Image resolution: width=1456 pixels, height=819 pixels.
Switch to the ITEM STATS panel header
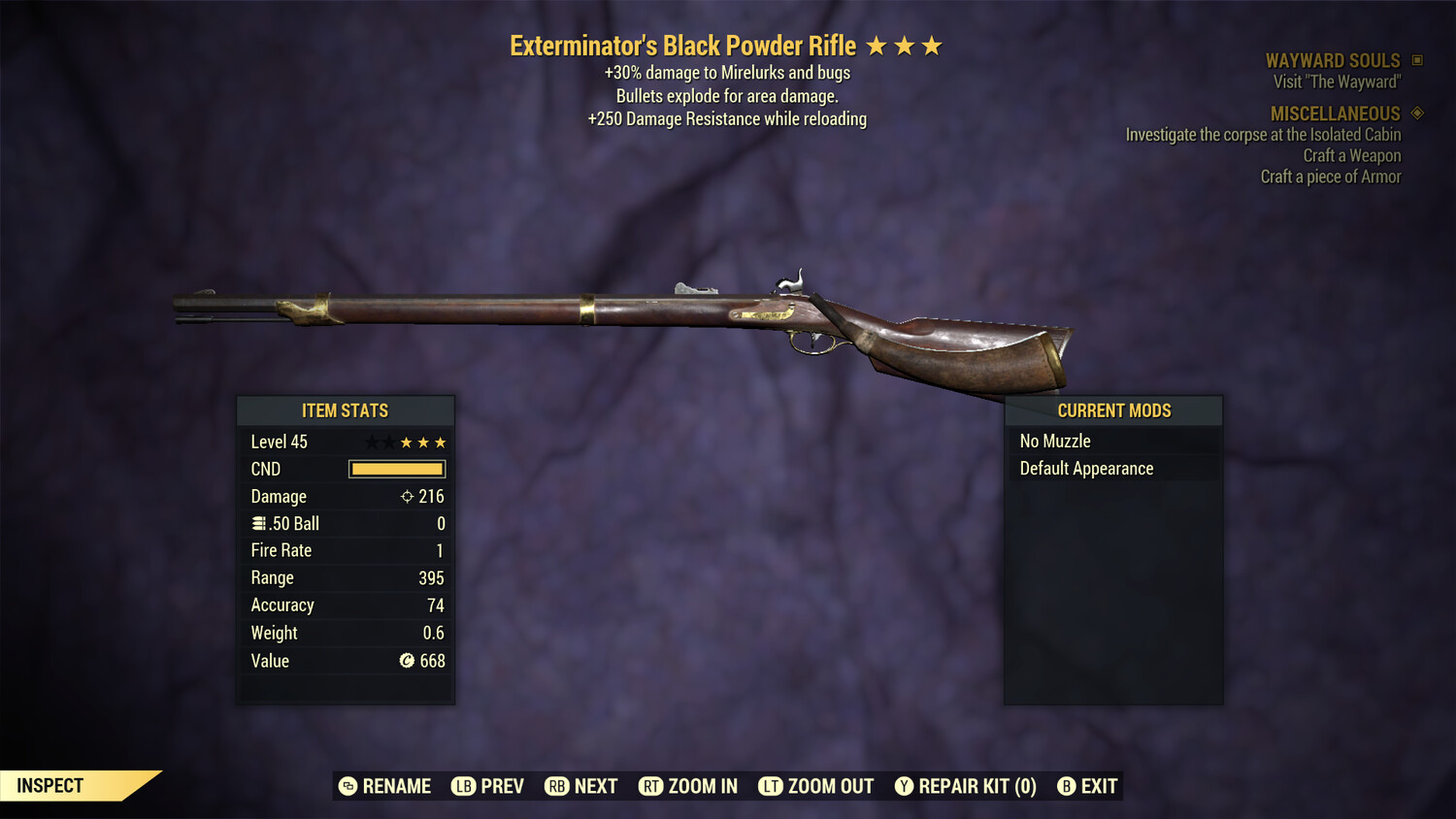click(x=346, y=410)
